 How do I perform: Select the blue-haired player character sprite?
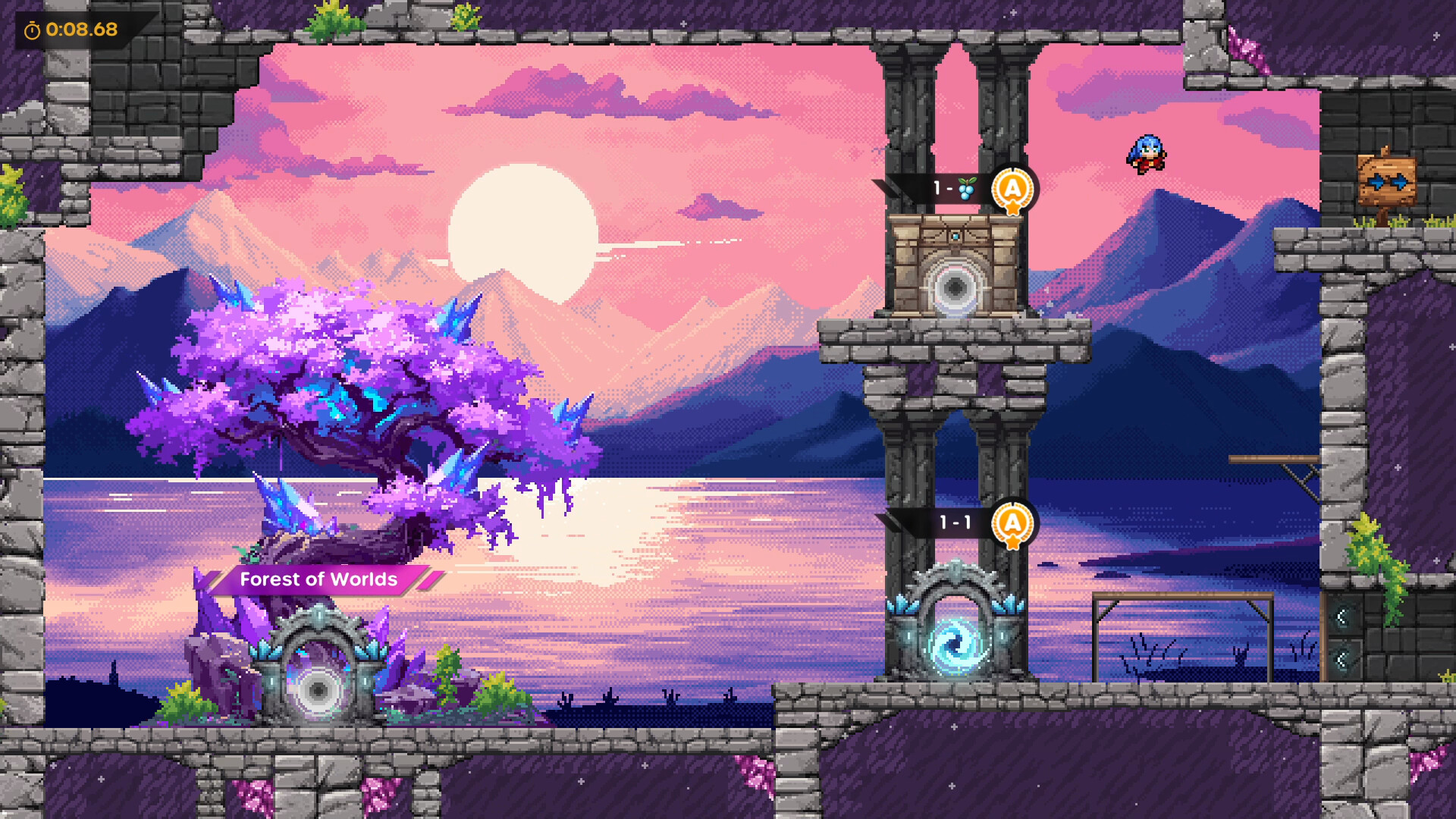1147,154
